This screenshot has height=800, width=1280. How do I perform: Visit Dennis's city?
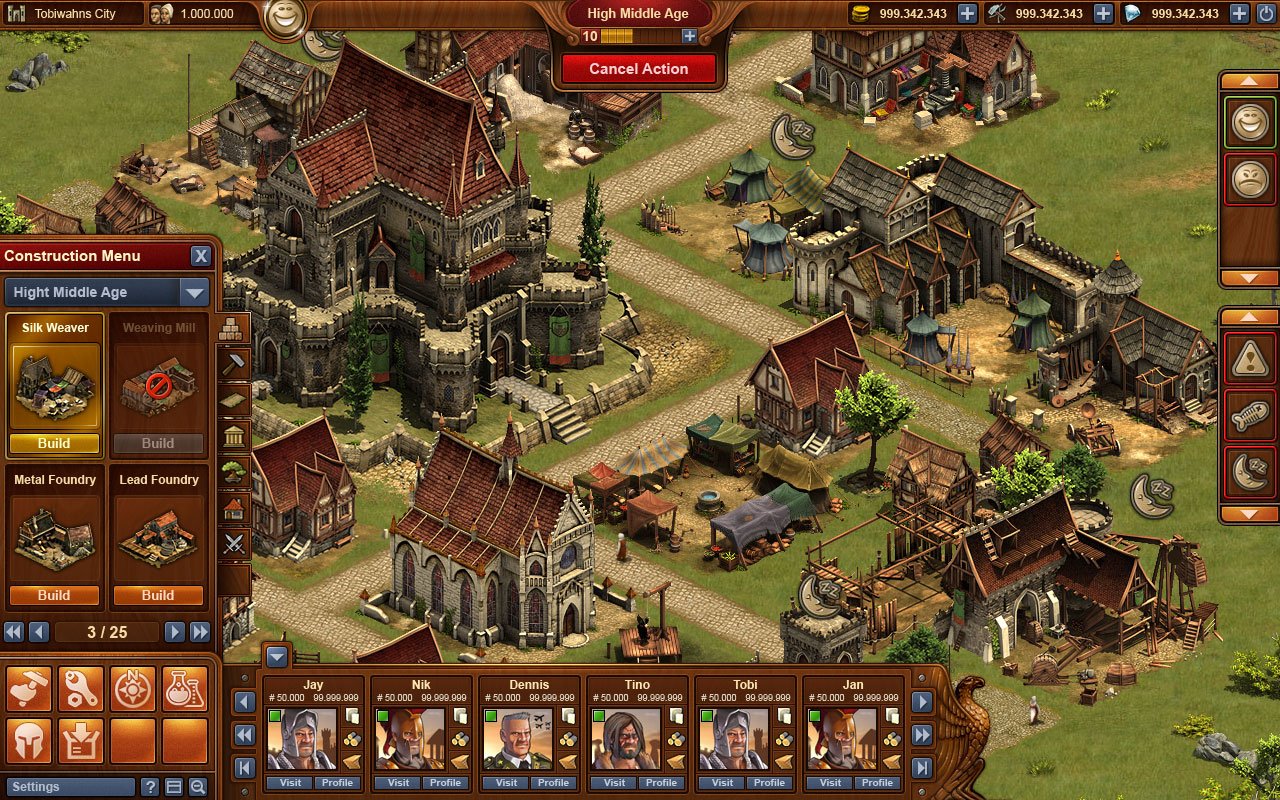coord(505,784)
